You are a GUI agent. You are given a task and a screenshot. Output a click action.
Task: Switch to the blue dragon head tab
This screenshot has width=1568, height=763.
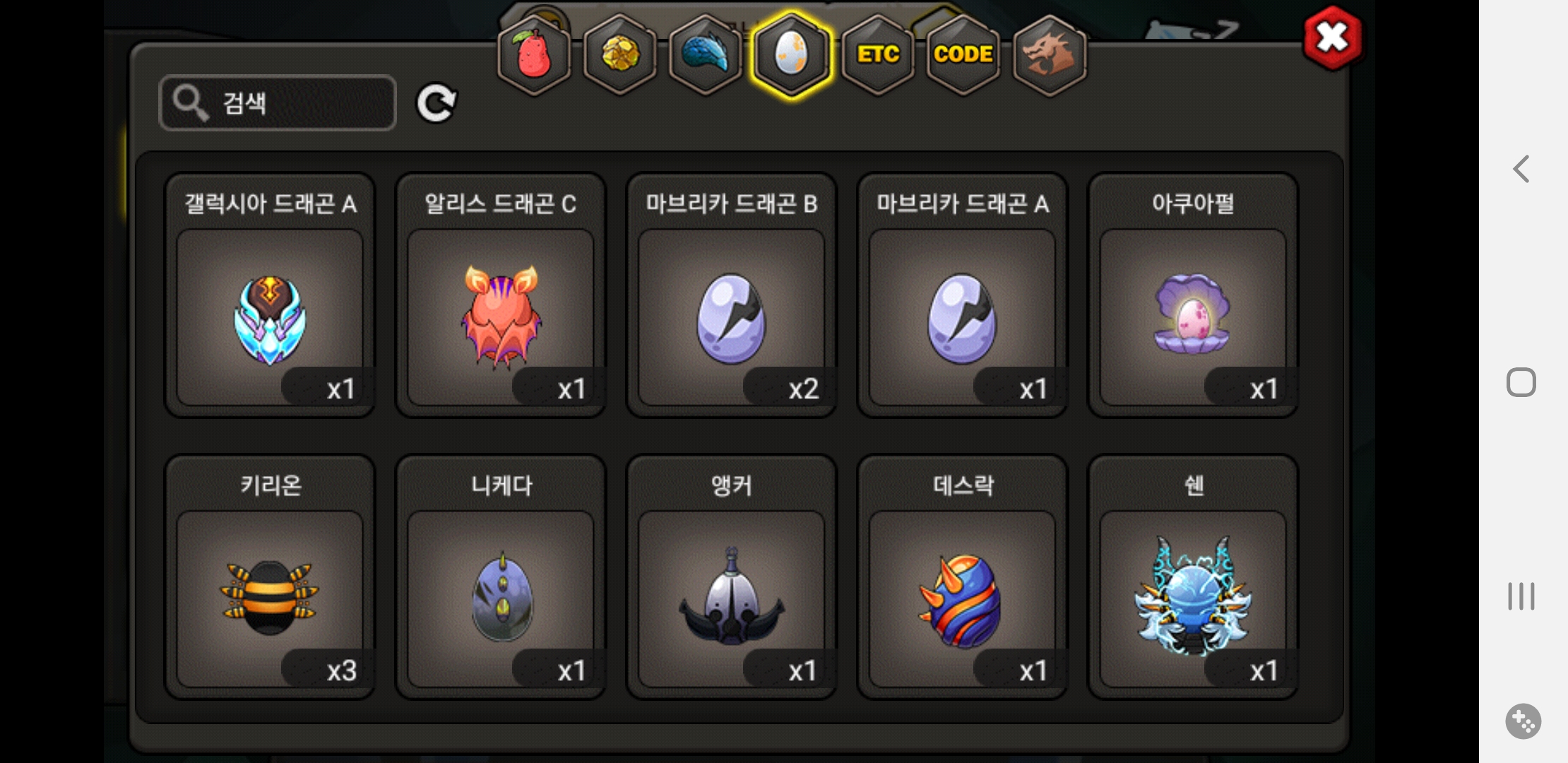706,54
